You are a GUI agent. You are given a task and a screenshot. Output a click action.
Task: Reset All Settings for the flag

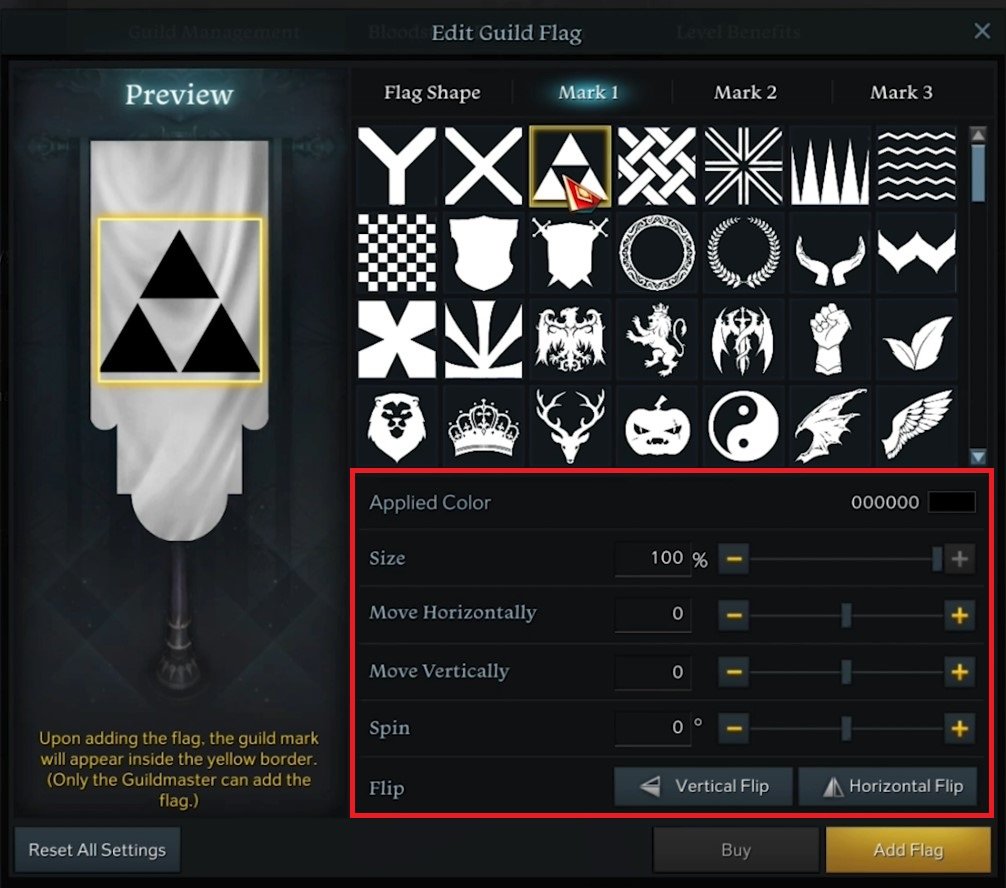(x=97, y=850)
